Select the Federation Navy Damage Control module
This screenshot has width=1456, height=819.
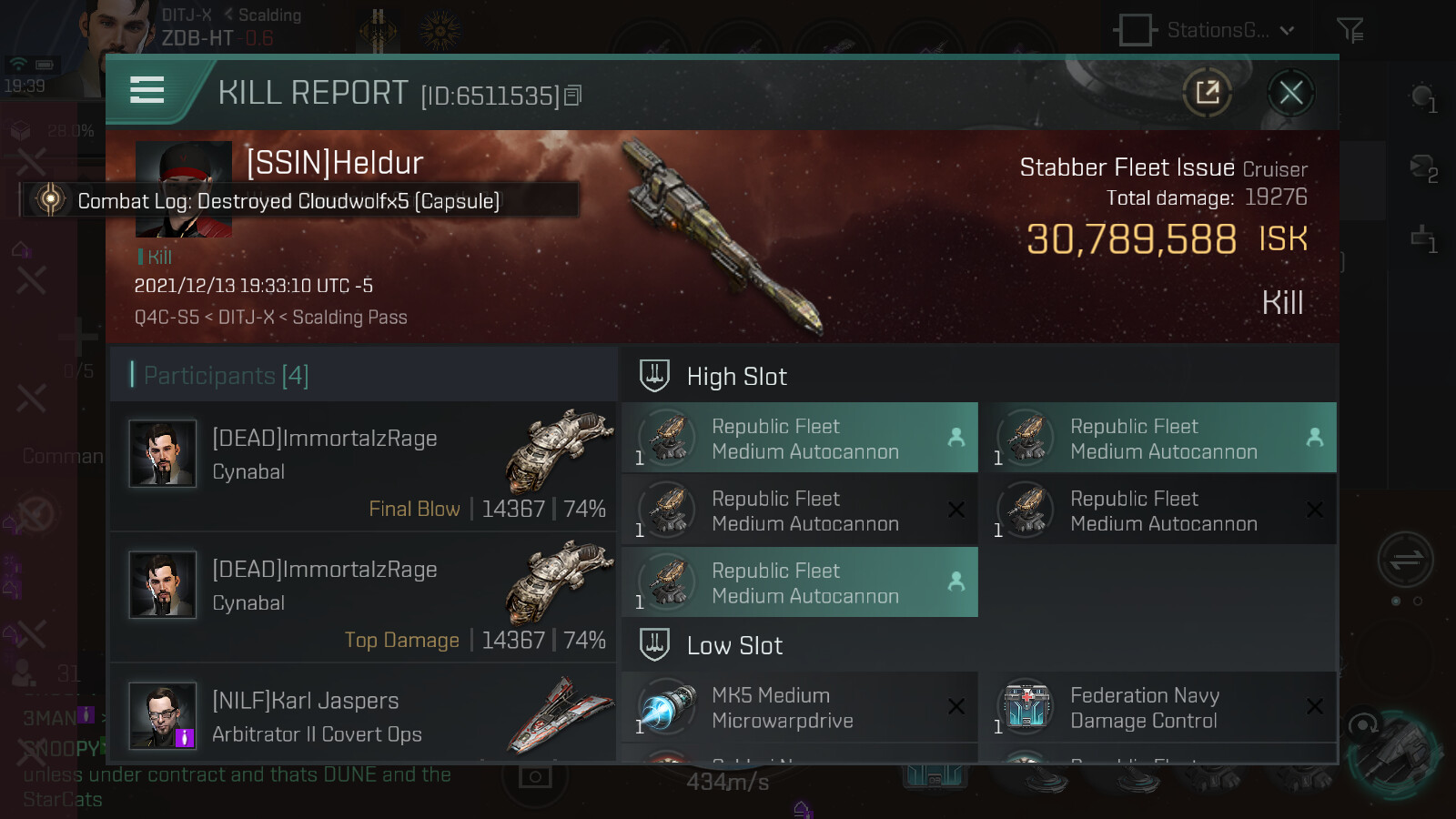[1158, 708]
